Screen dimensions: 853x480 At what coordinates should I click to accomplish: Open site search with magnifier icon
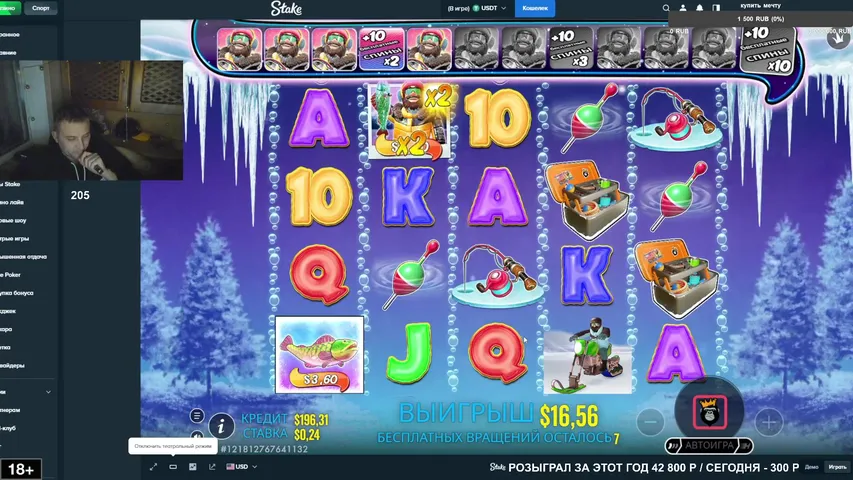(x=667, y=8)
